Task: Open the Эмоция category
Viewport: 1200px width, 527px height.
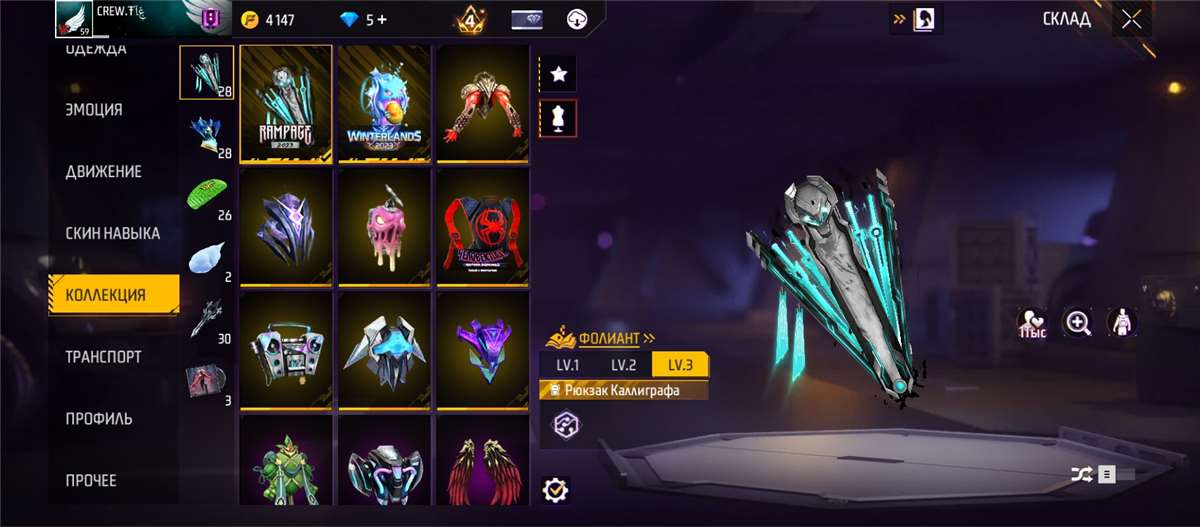Action: tap(93, 110)
